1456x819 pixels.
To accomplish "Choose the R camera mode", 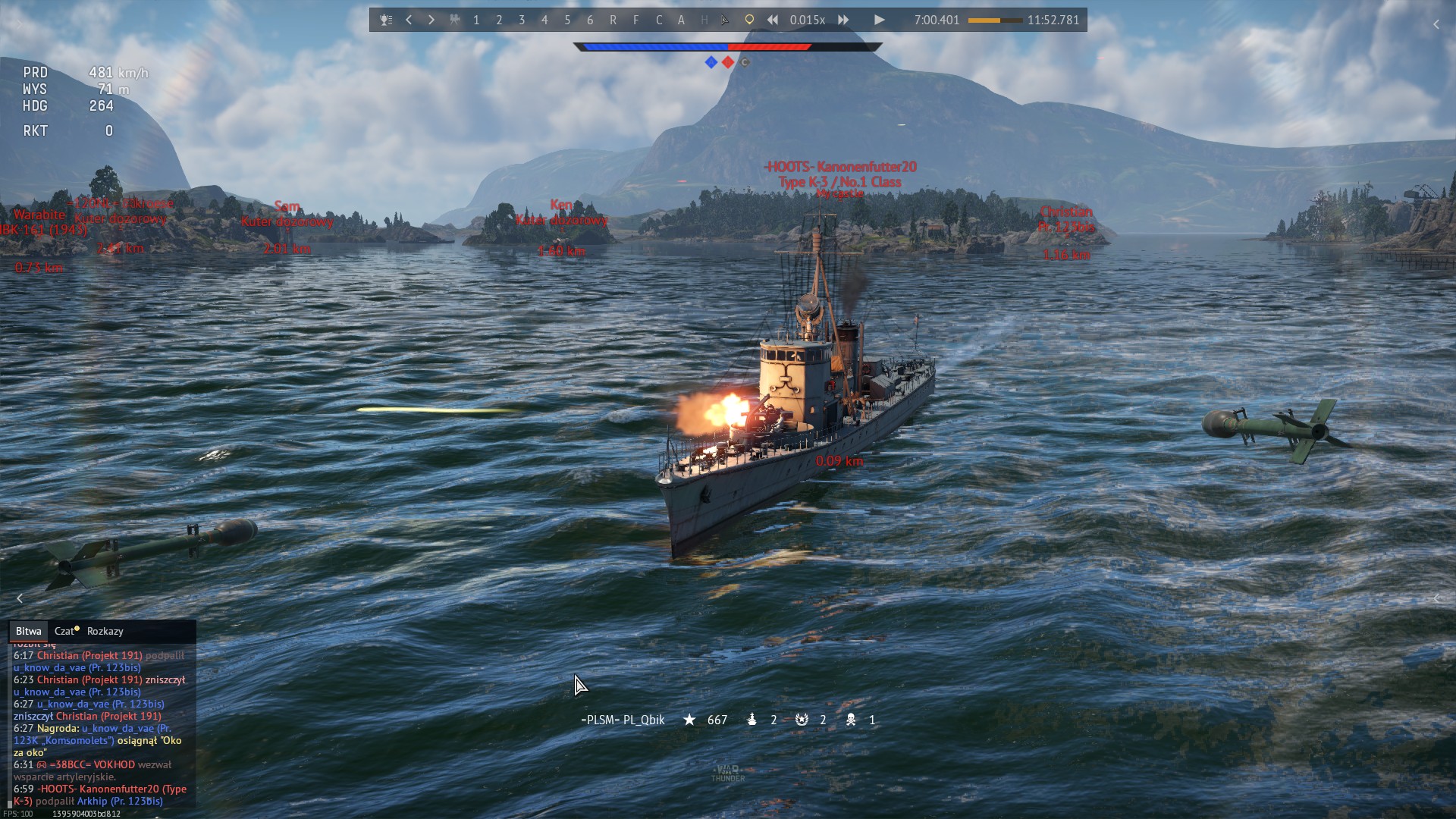I will click(613, 20).
